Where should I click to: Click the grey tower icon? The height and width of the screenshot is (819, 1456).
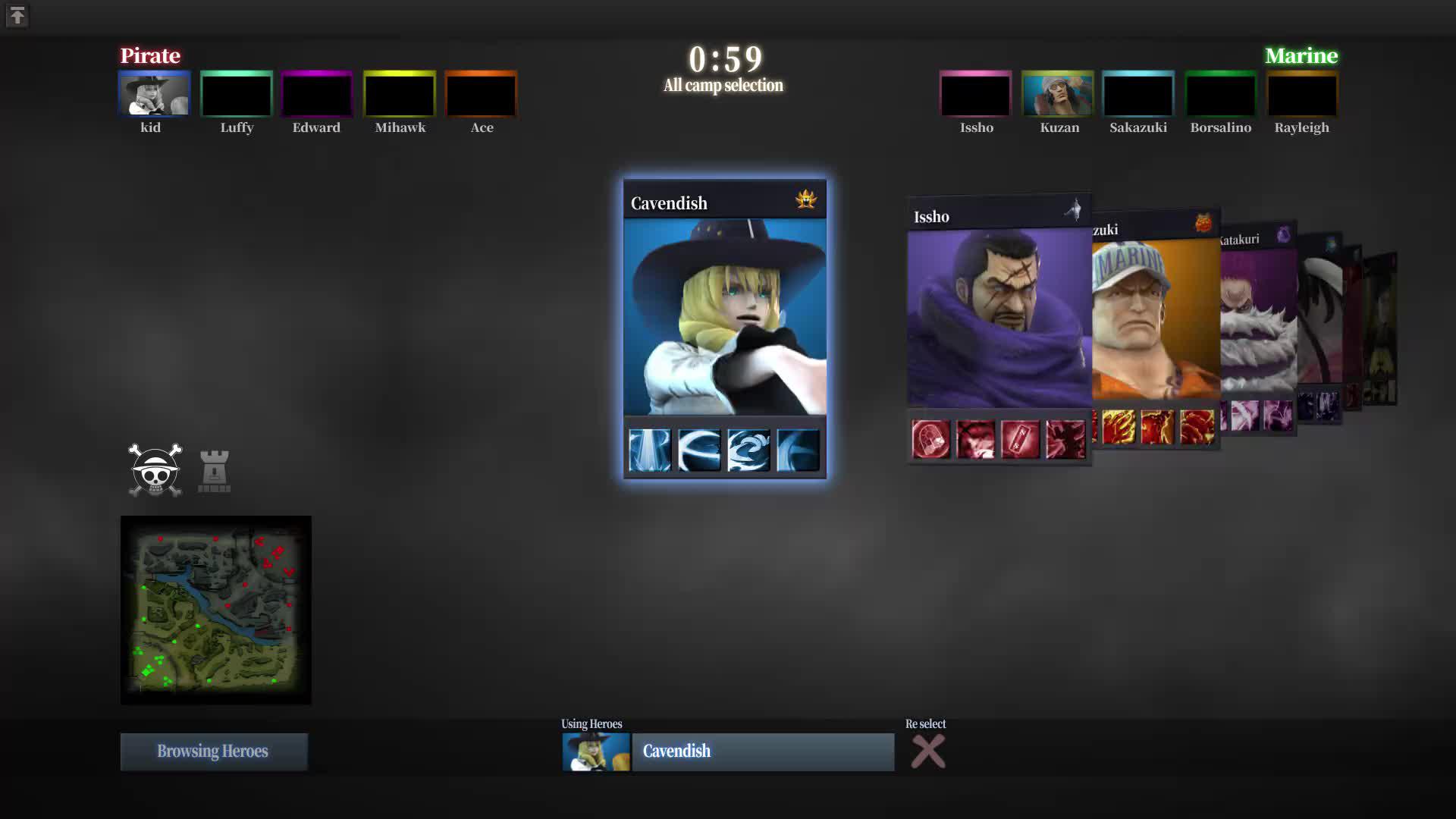[x=214, y=472]
